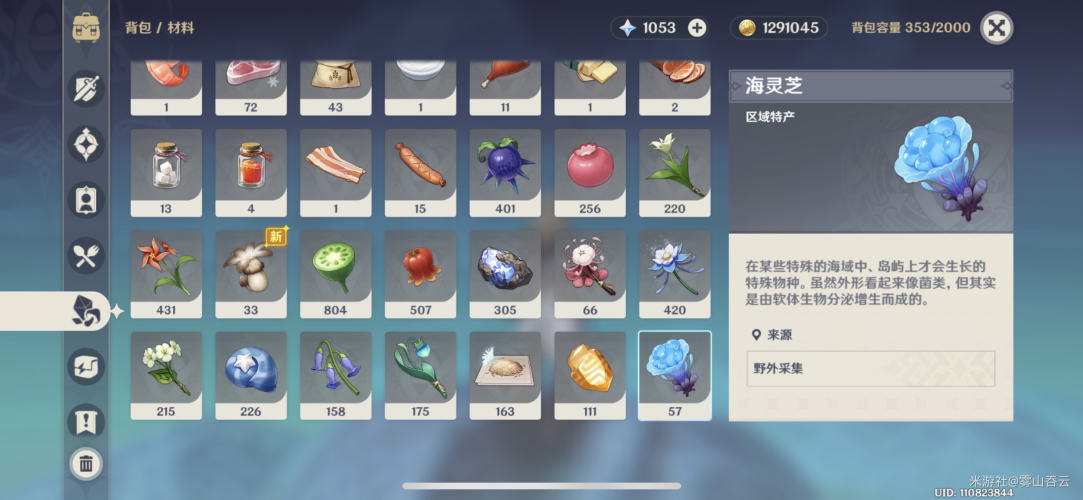Switch to the quest items tab
Image resolution: width=1083 pixels, height=500 pixels.
click(x=86, y=420)
